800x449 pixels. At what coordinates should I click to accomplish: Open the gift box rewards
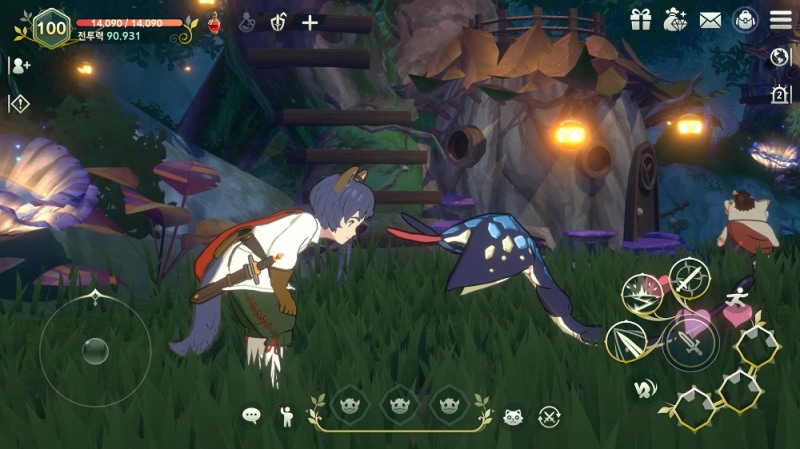click(x=640, y=19)
